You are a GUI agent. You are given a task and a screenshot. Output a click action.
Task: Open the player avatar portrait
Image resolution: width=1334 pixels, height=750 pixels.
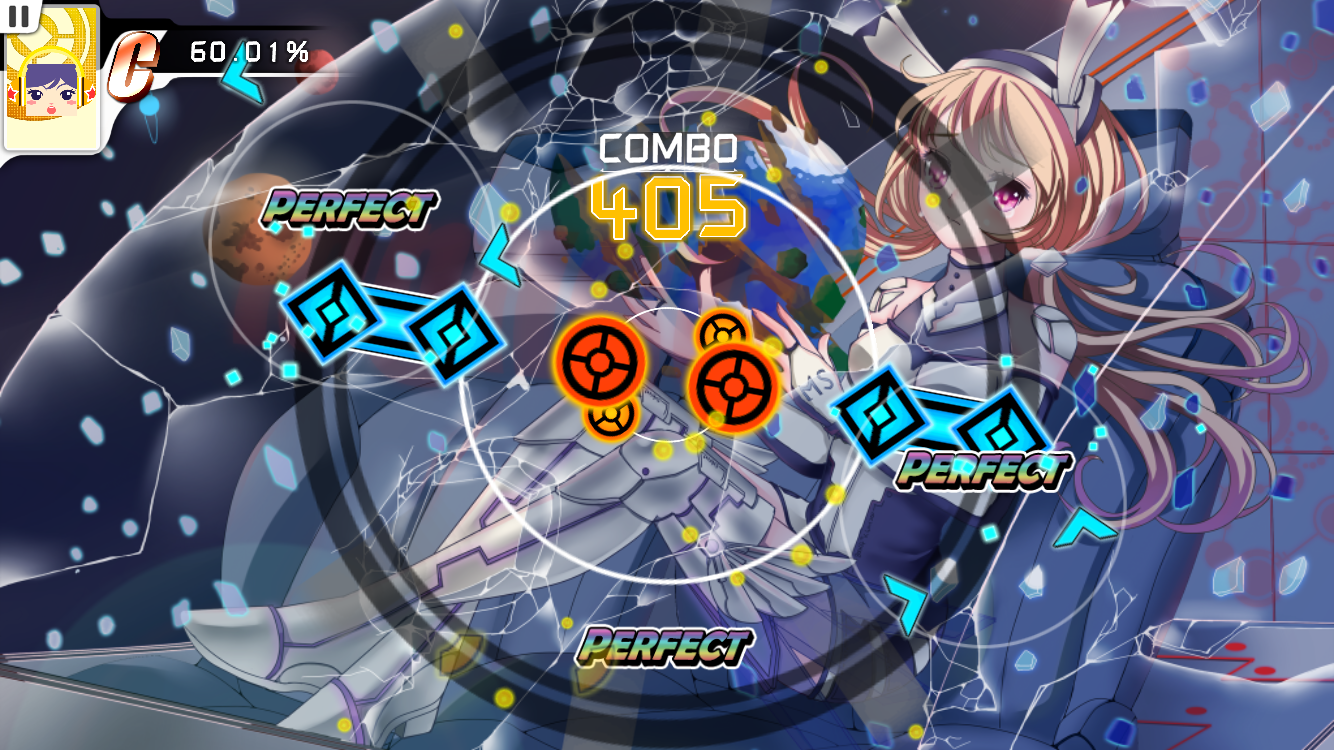[52, 87]
